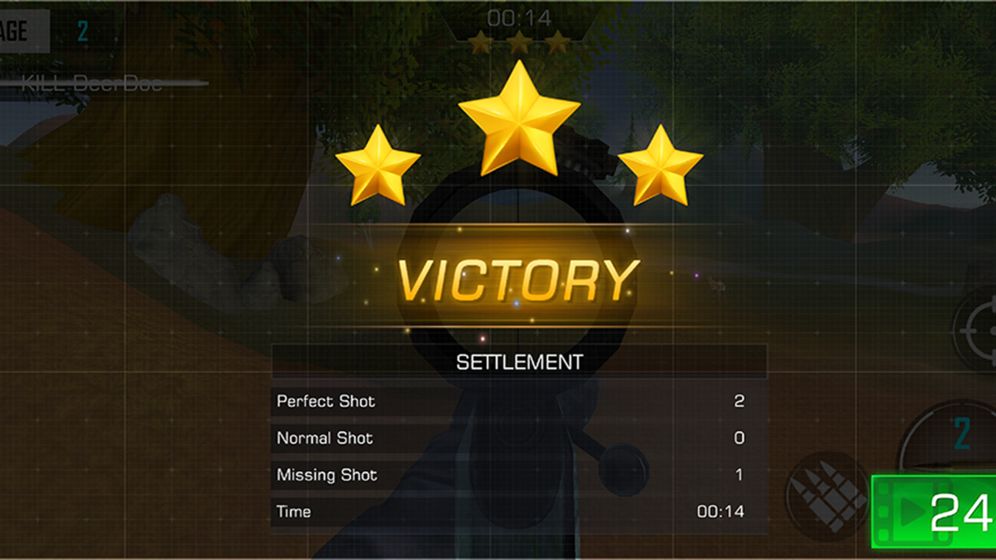The width and height of the screenshot is (996, 560).
Task: Activate the crosshair scope button
Action: [x=975, y=330]
